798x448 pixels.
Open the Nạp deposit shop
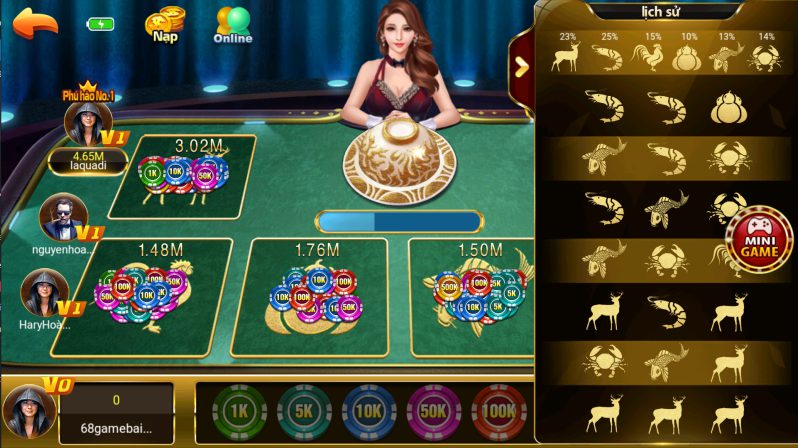point(164,26)
